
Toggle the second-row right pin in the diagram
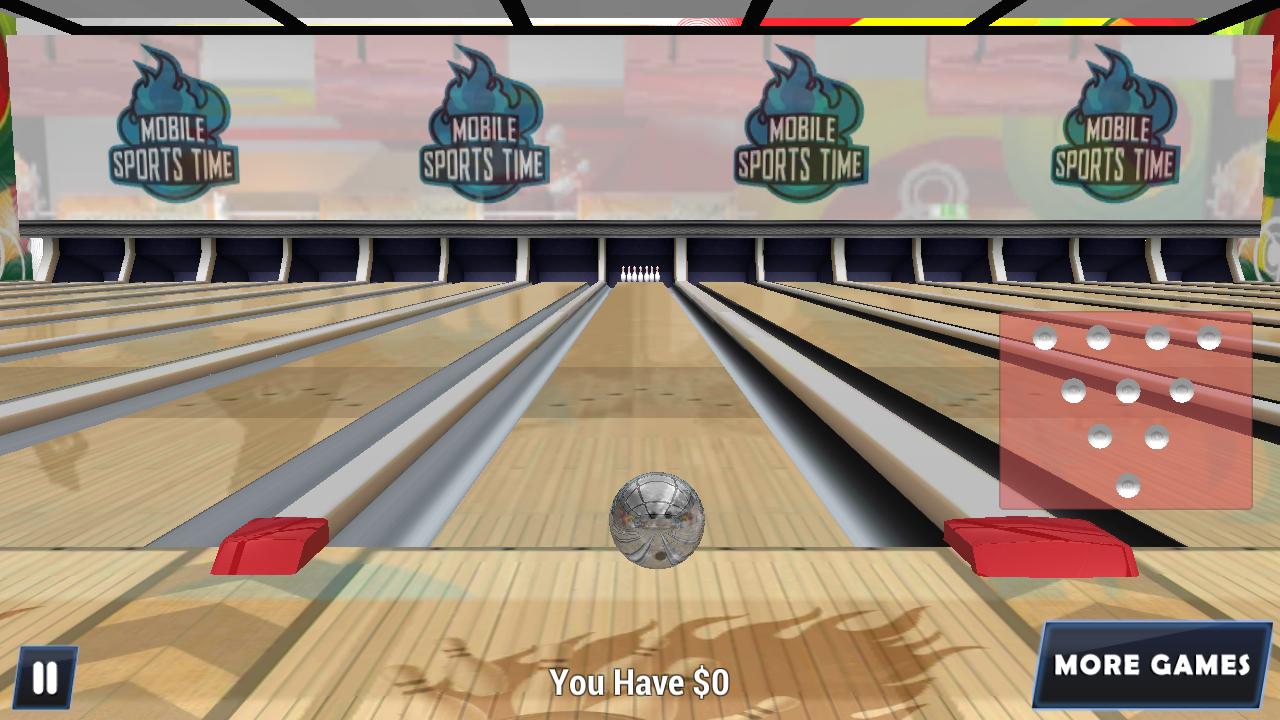[1182, 391]
